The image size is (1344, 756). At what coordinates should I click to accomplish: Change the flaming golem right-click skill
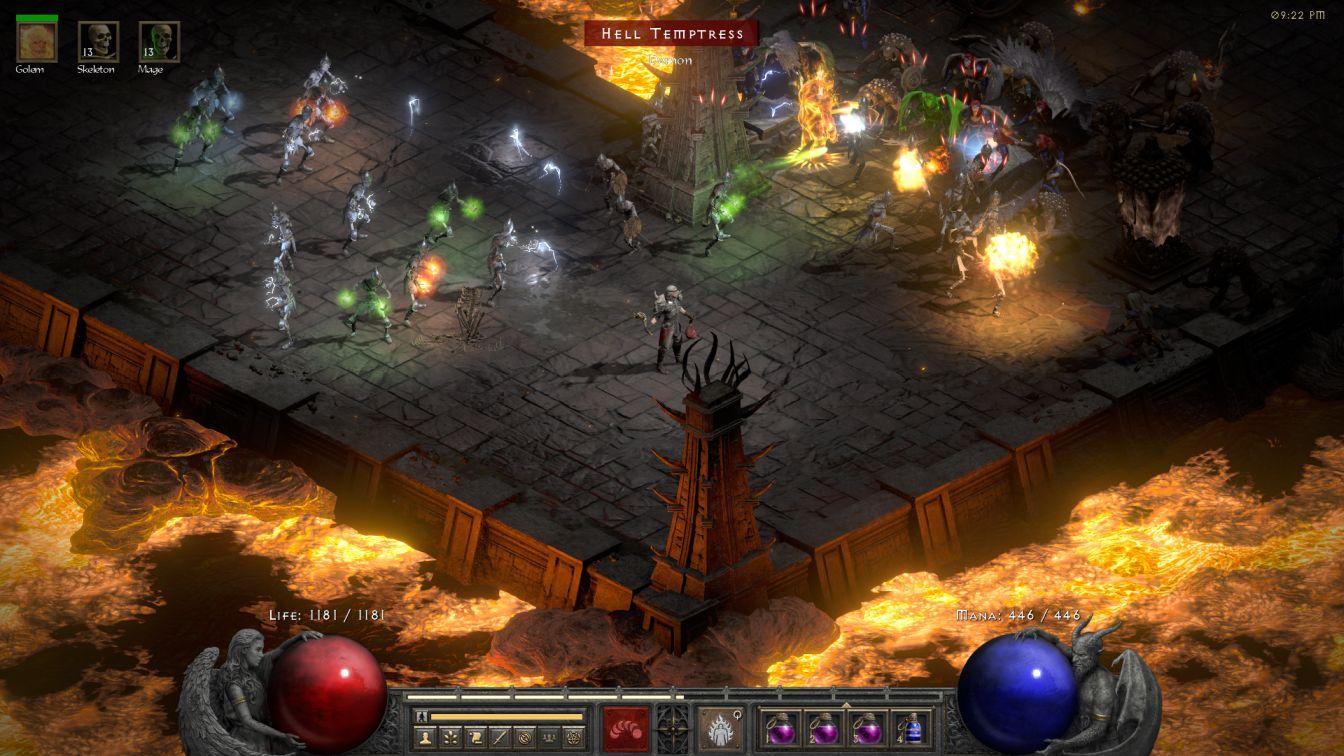coord(720,727)
